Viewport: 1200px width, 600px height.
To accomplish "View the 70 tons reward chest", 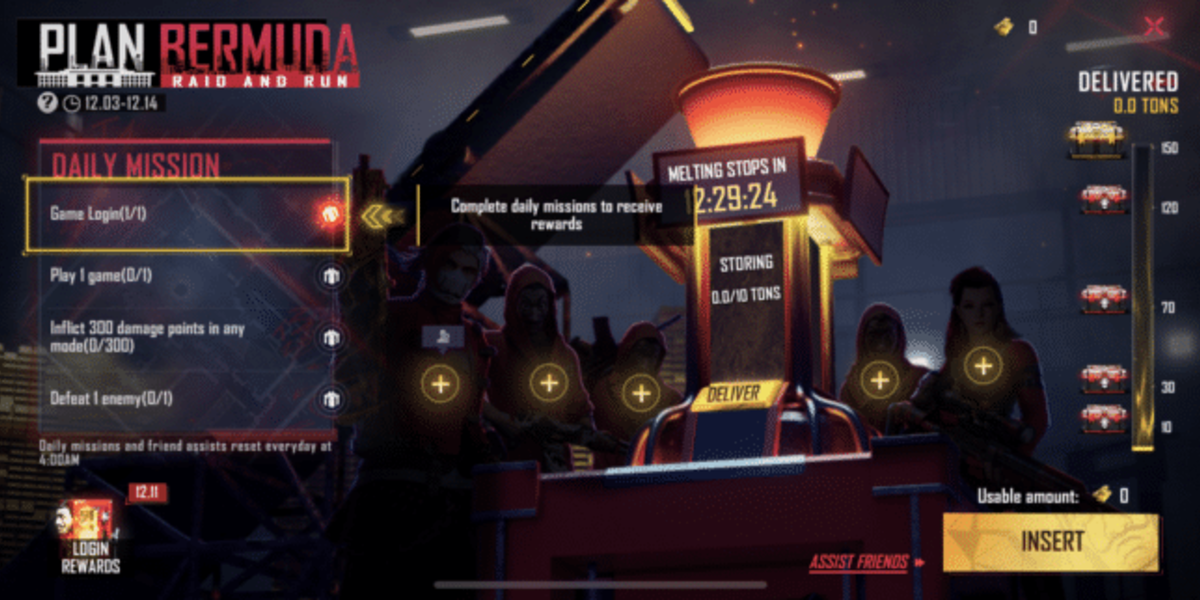I will click(x=1104, y=298).
